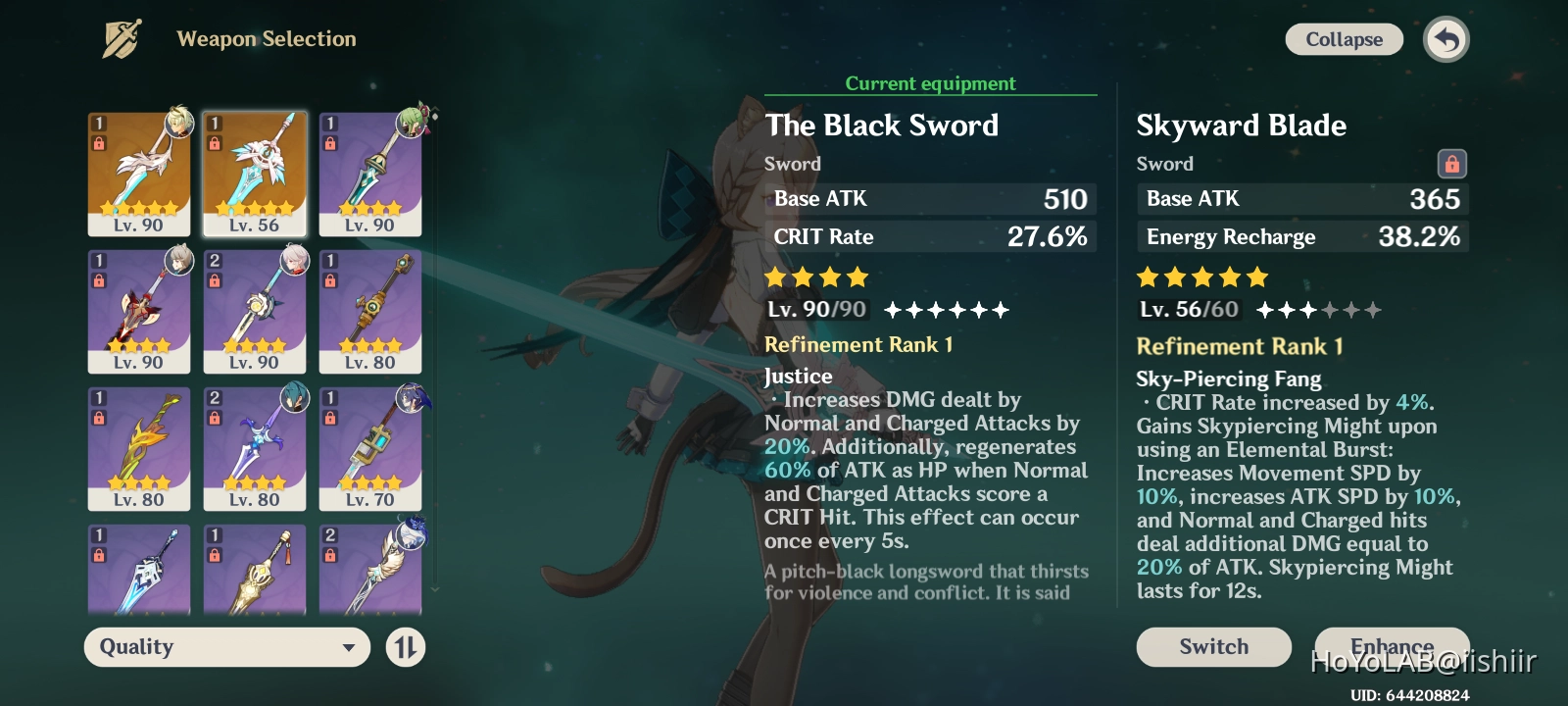
Task: Select the Lv. 56 Aquila Favonia weapon thumbnail
Action: point(255,172)
